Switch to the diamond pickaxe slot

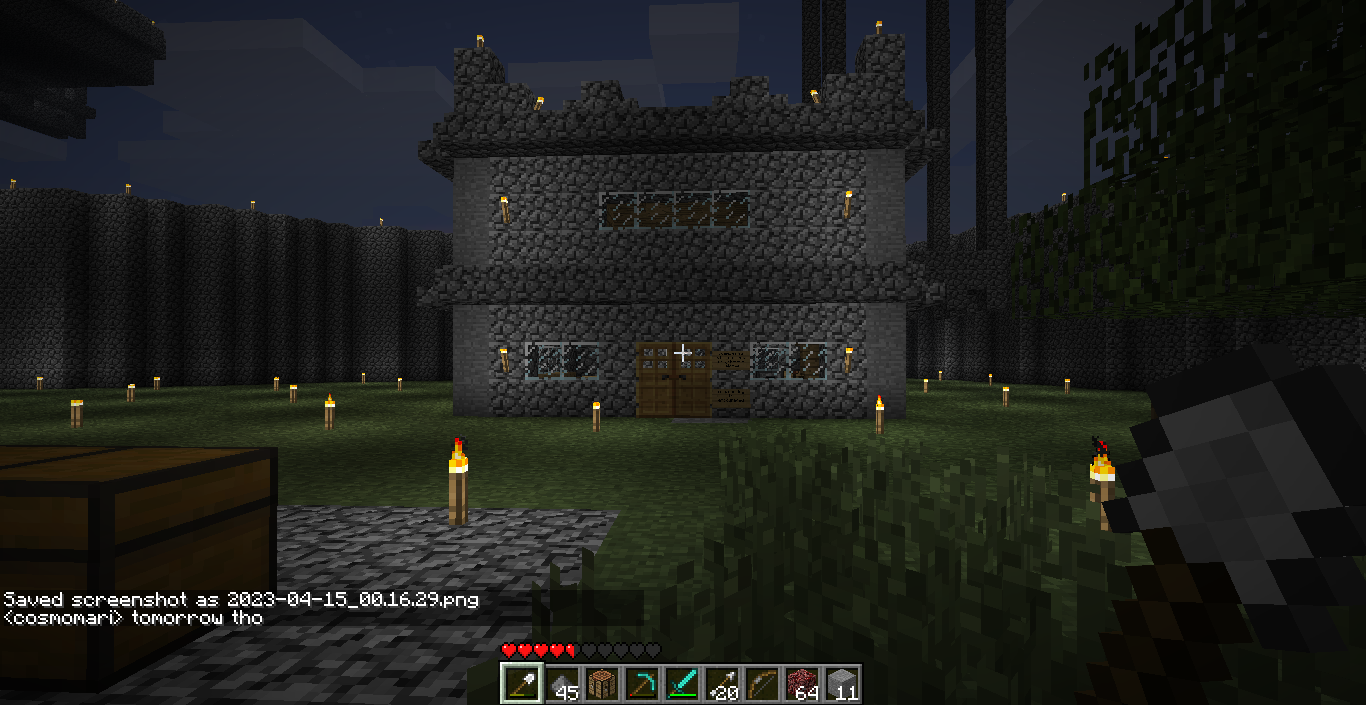pos(641,684)
